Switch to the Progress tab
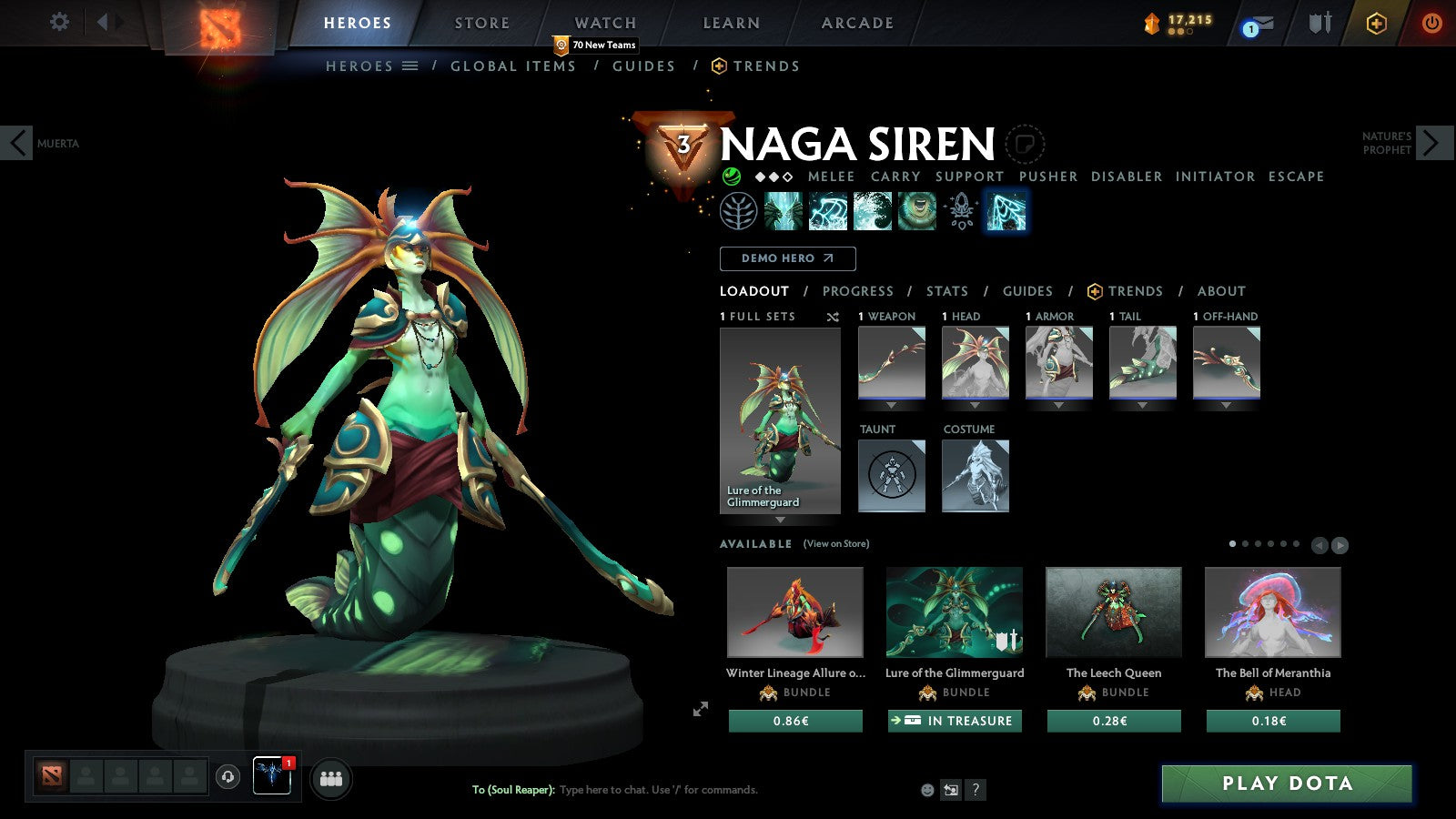 [x=857, y=291]
